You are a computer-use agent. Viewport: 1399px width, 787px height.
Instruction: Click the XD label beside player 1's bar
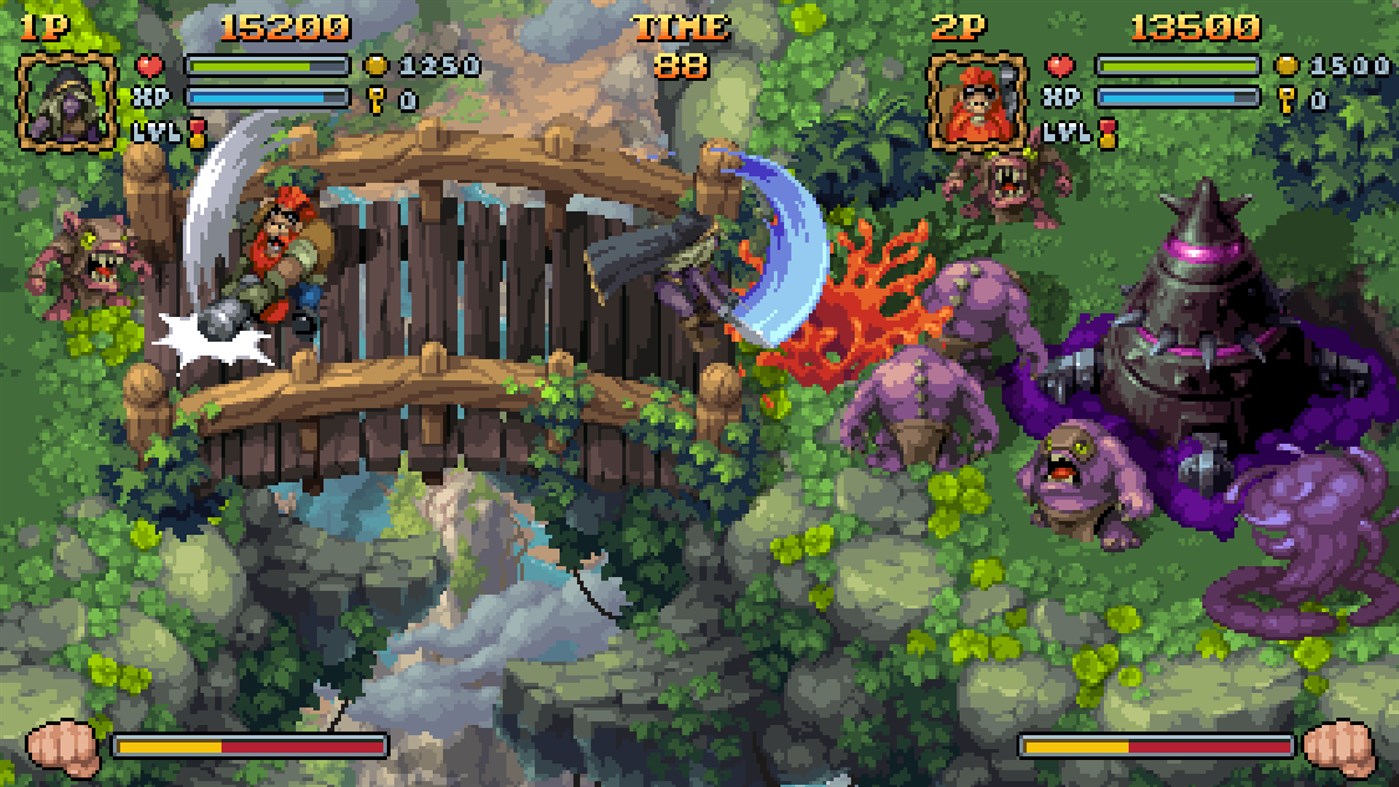(152, 96)
